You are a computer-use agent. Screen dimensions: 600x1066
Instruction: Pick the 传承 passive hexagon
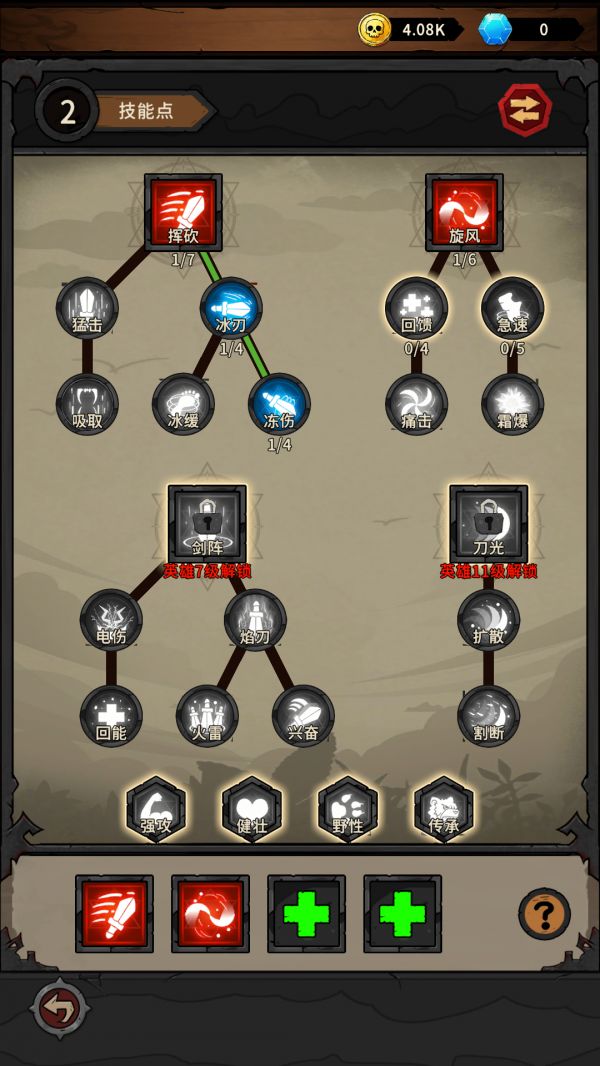point(444,808)
